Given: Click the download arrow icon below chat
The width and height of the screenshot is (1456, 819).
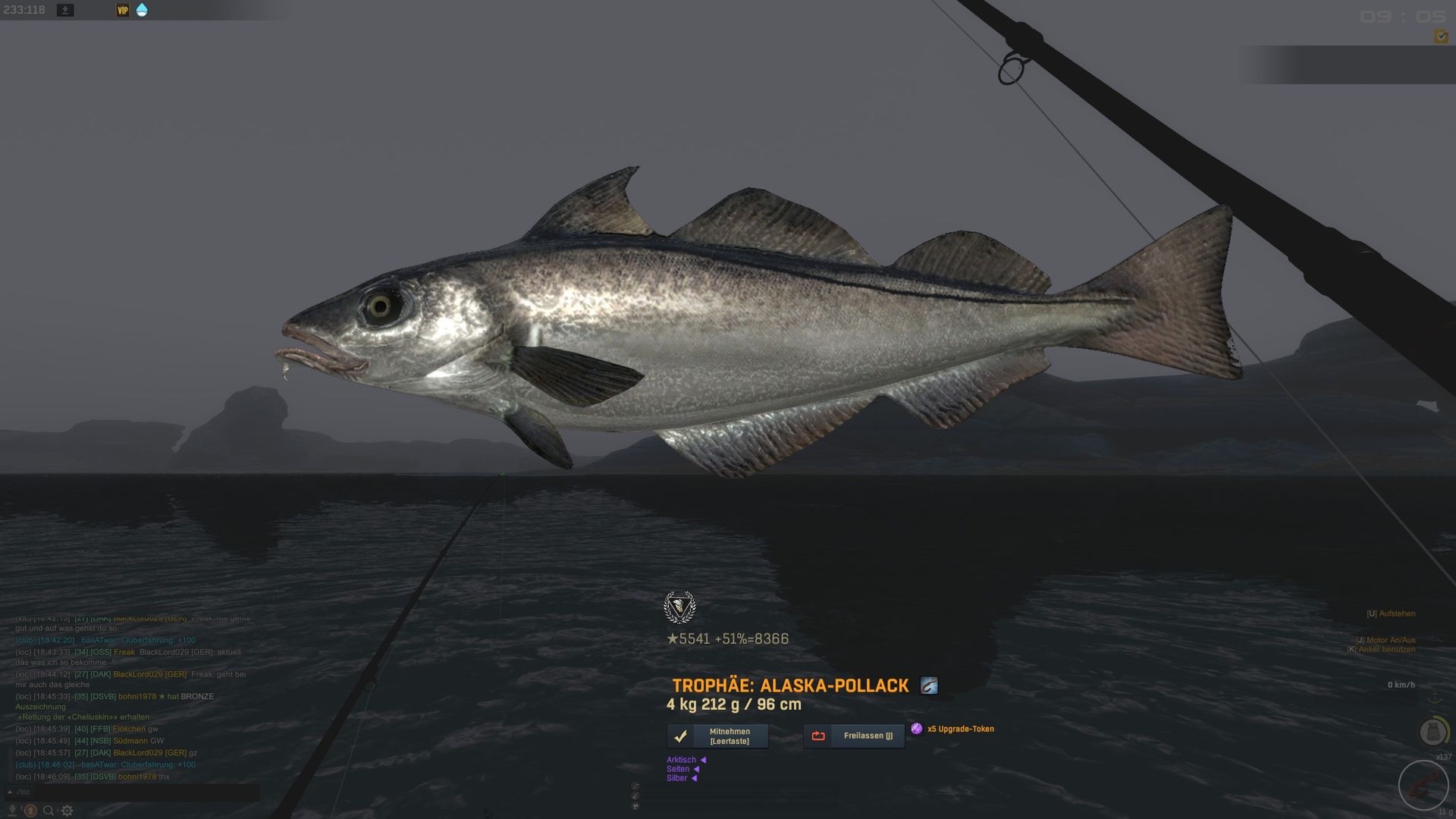Looking at the screenshot, I should pos(12,811).
